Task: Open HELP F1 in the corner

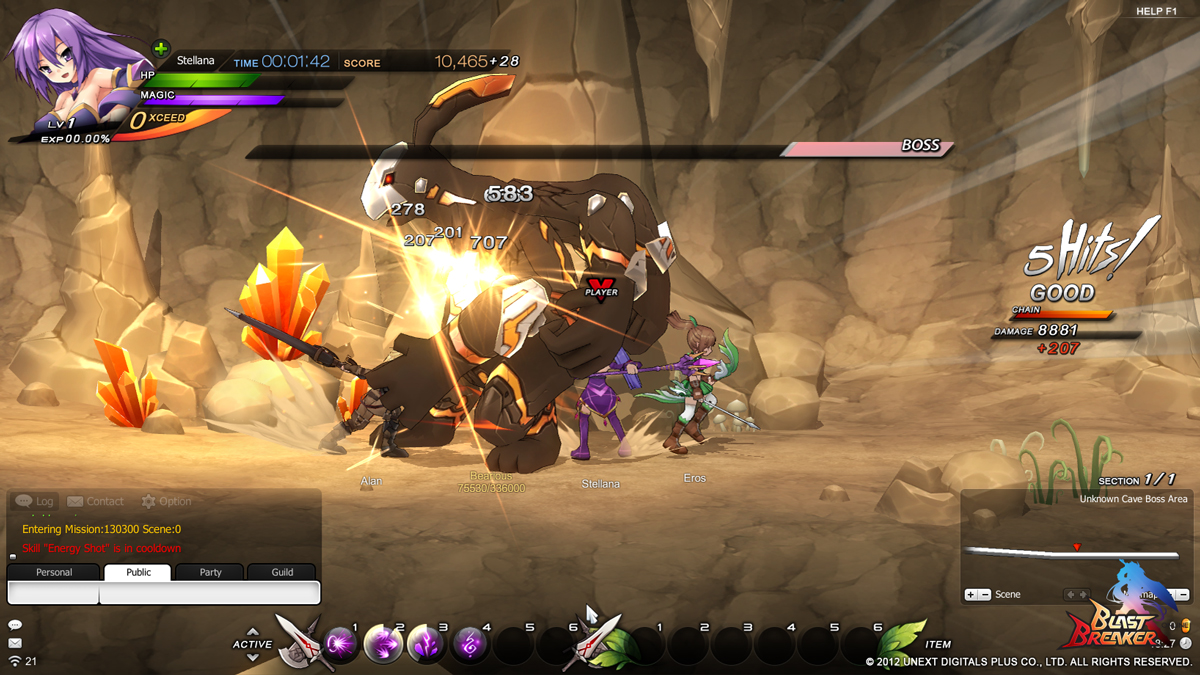Action: coord(1156,11)
